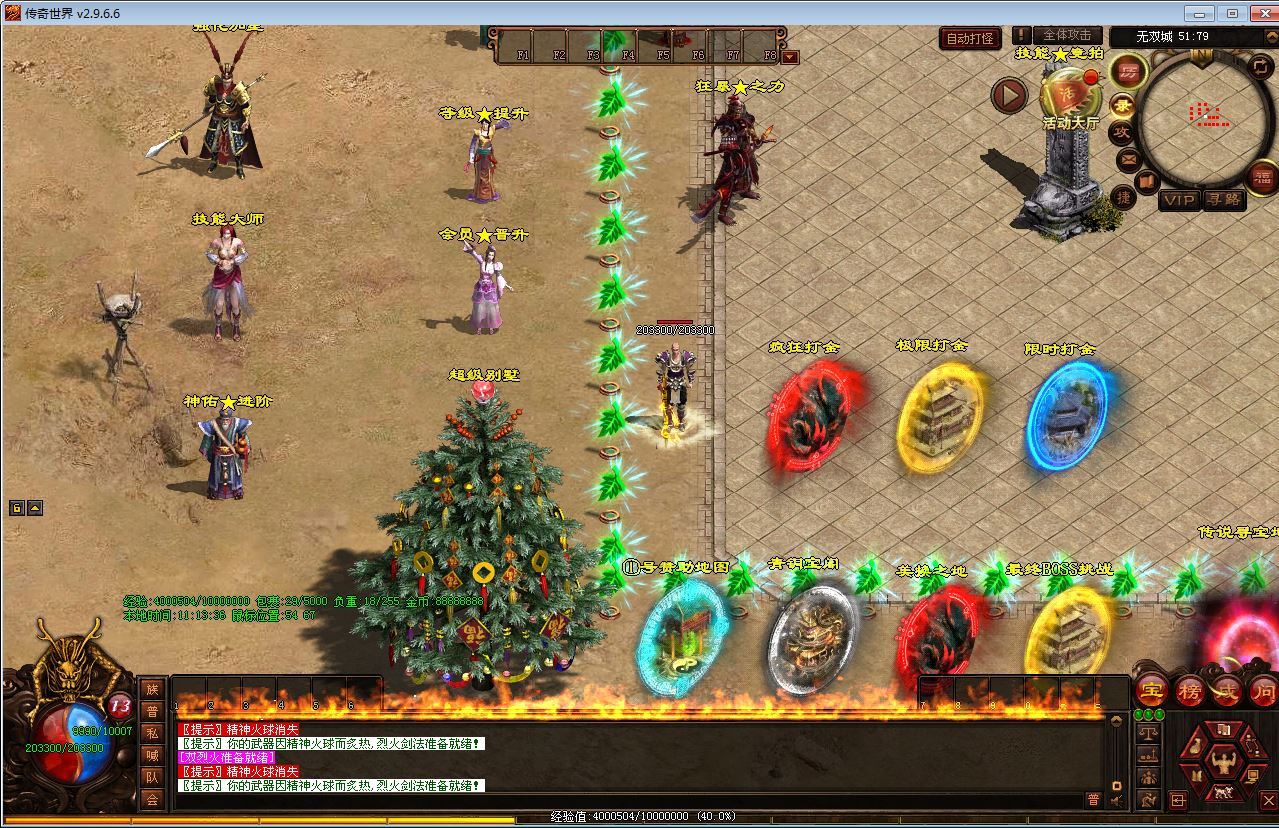Screen dimensions: 1279x828
Task: Click the 全体攻击 attack mode button
Action: tap(1067, 36)
